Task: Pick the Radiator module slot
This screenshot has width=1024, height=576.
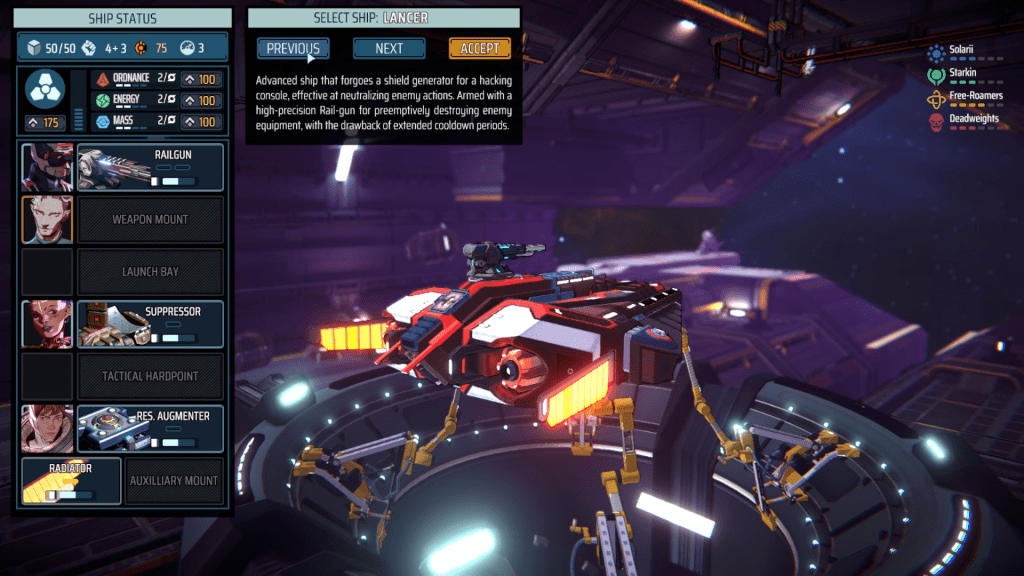Action: coord(71,480)
